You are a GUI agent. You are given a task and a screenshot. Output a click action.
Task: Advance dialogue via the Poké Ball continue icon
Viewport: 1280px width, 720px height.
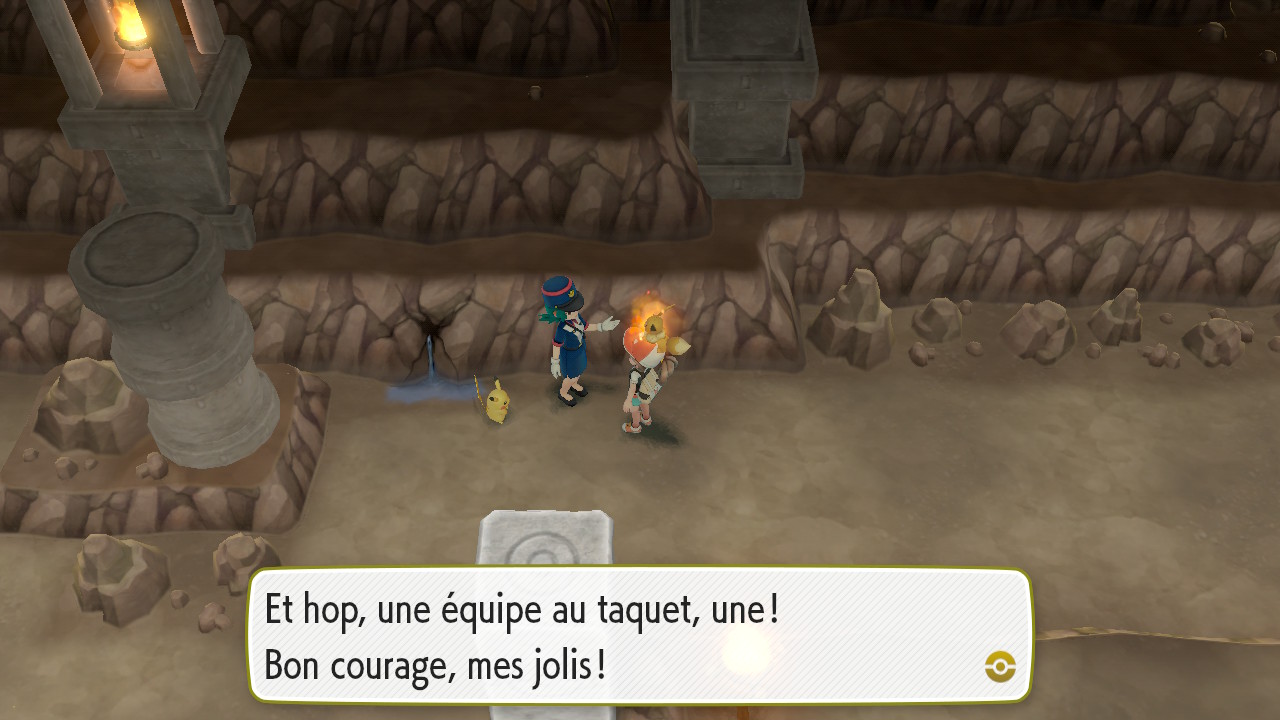point(1000,666)
